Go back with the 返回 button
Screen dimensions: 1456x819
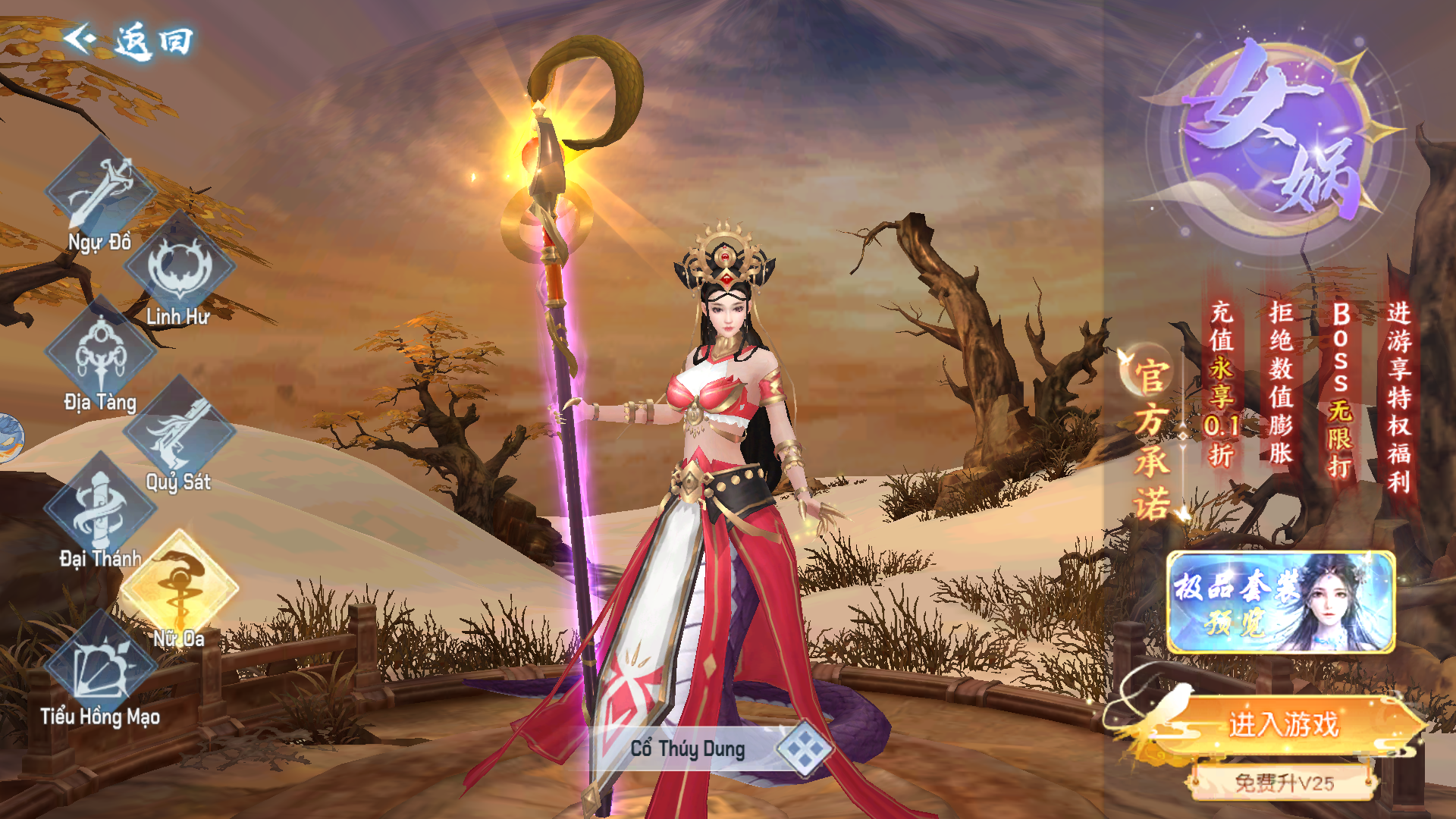coord(129,40)
